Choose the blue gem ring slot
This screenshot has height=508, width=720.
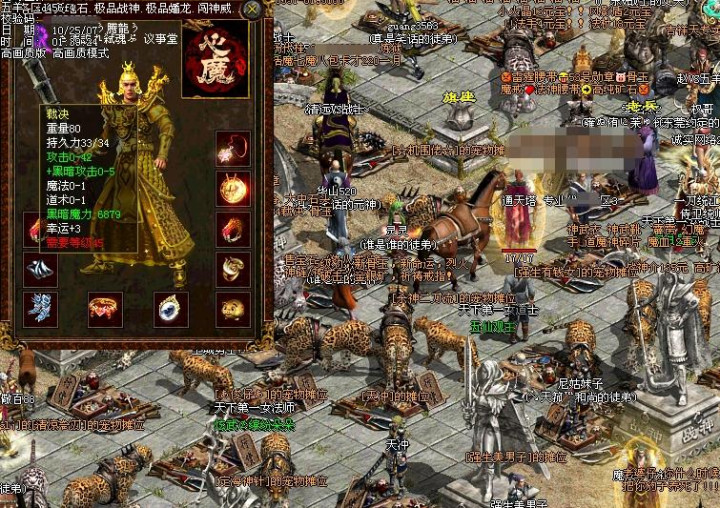pyautogui.click(x=171, y=309)
